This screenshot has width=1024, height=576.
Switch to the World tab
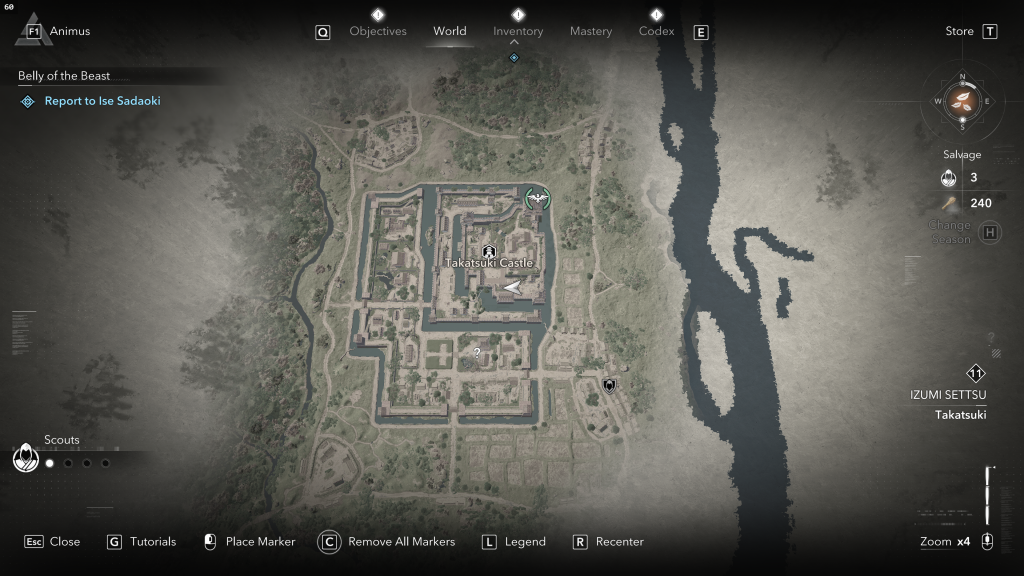(450, 31)
